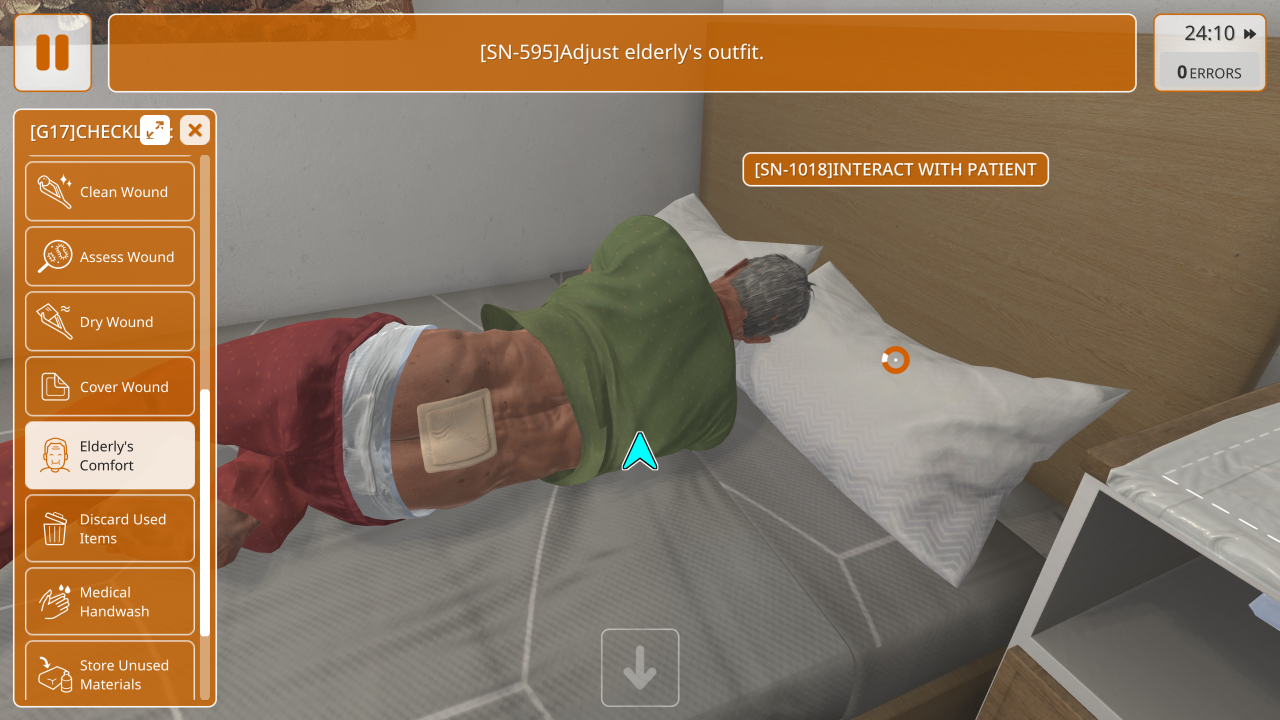Fast-forward the timer with the arrows
The height and width of the screenshot is (720, 1280).
pyautogui.click(x=1250, y=34)
